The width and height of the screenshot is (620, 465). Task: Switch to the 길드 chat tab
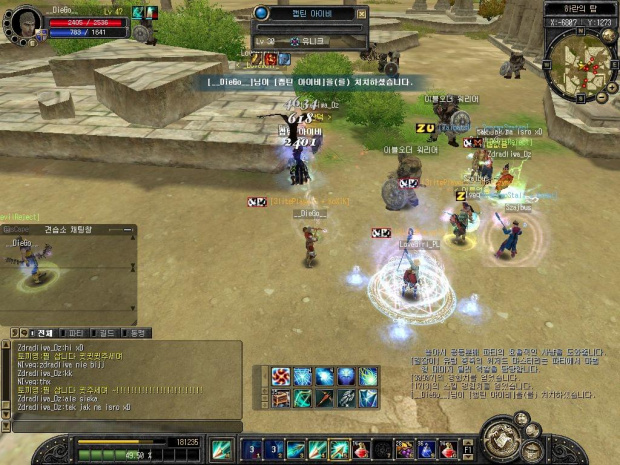click(x=105, y=333)
